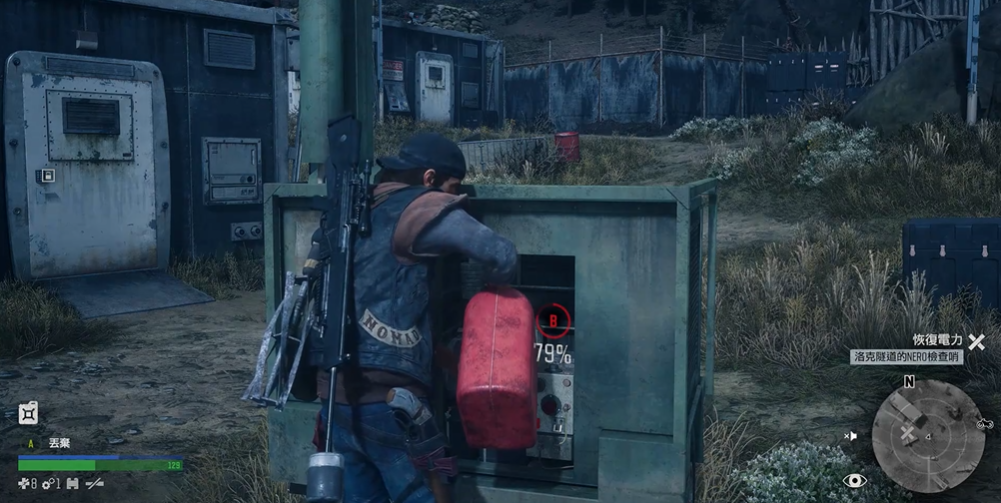Image resolution: width=1001 pixels, height=503 pixels.
Task: Click the muted speaker noise icon
Action: (x=851, y=436)
